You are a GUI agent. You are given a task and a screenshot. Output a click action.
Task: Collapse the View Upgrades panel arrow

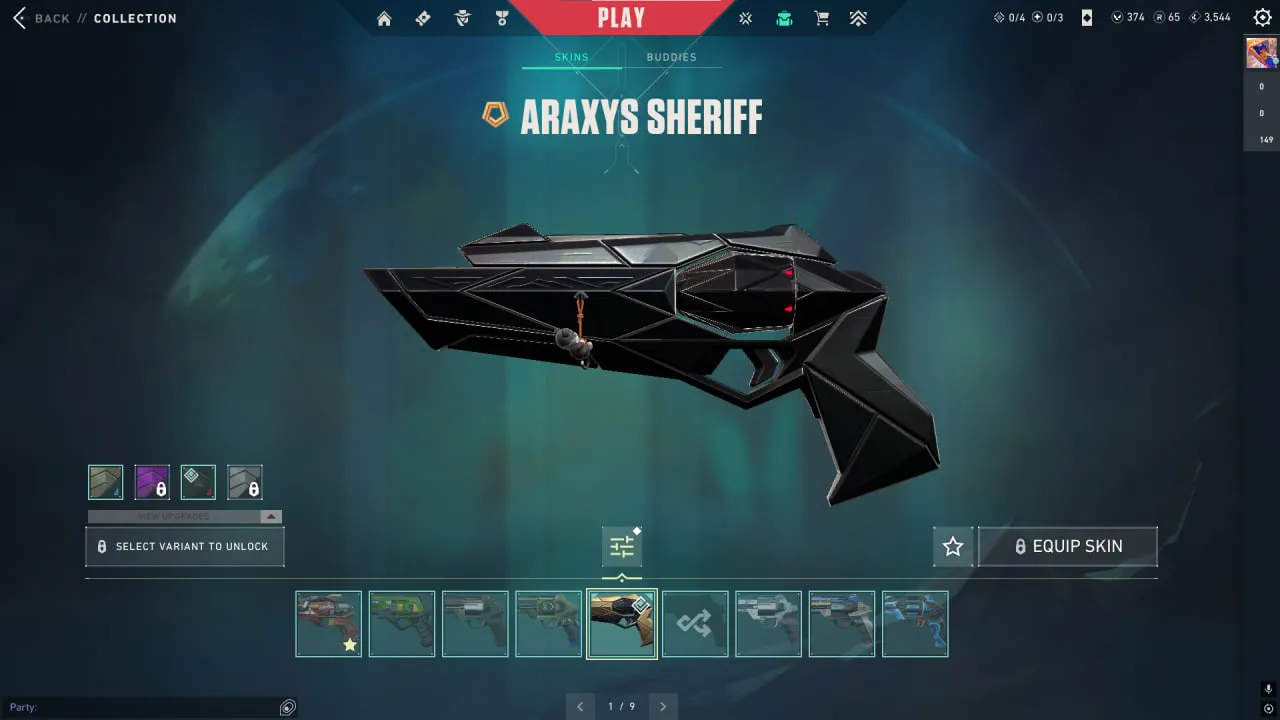270,516
